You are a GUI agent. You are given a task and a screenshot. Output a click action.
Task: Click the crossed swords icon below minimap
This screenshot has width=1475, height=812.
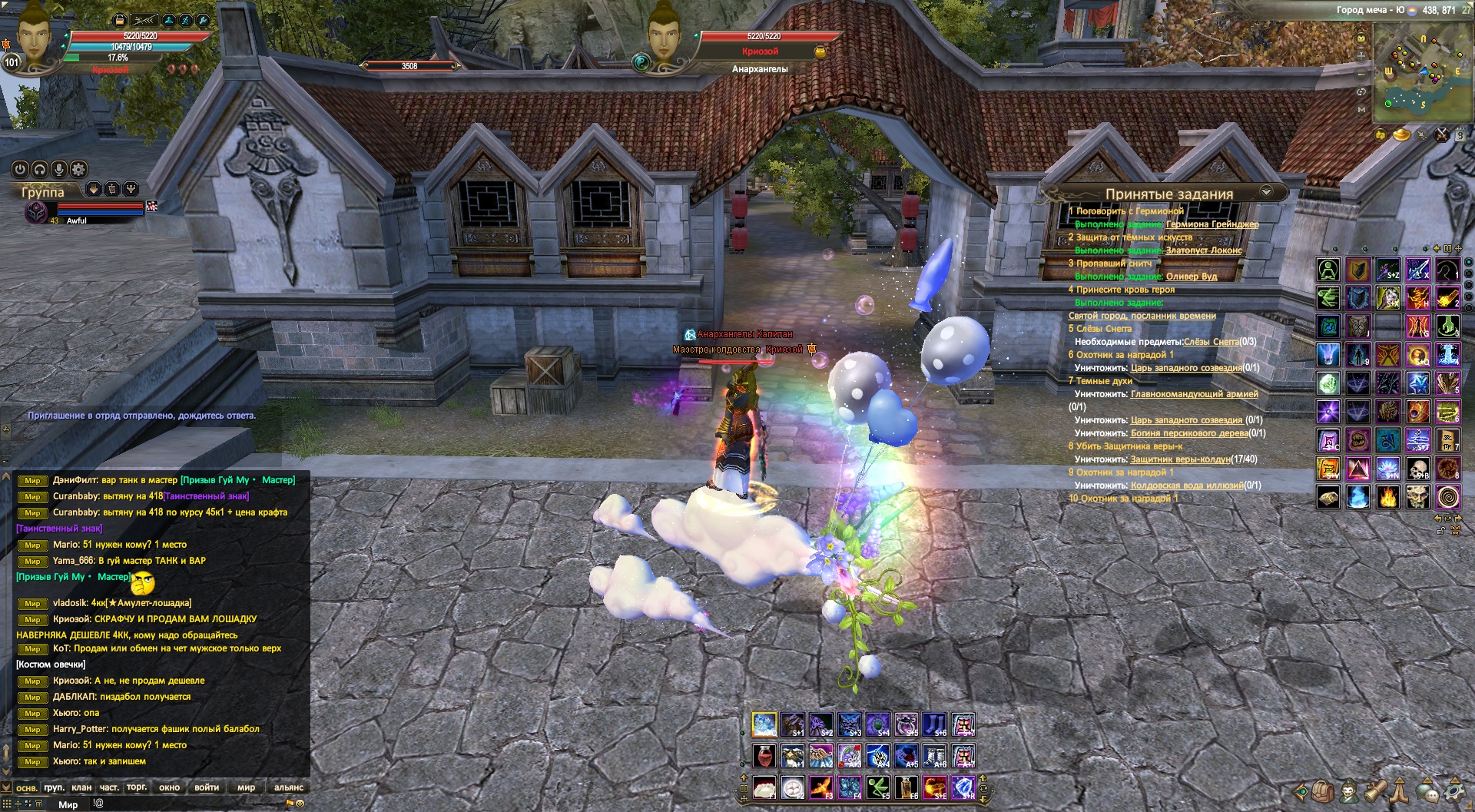[1442, 135]
